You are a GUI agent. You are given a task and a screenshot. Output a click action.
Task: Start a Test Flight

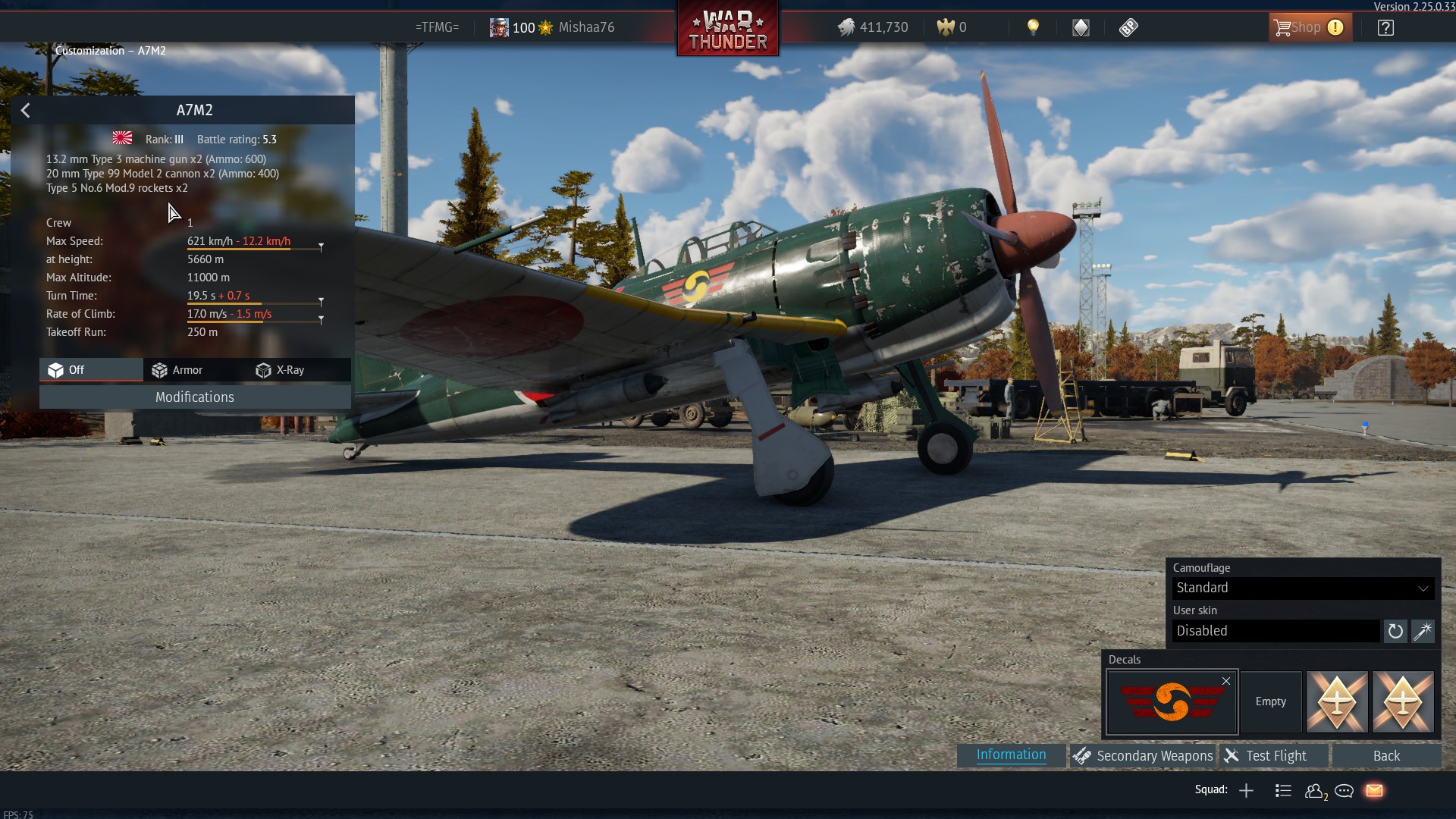[1275, 756]
